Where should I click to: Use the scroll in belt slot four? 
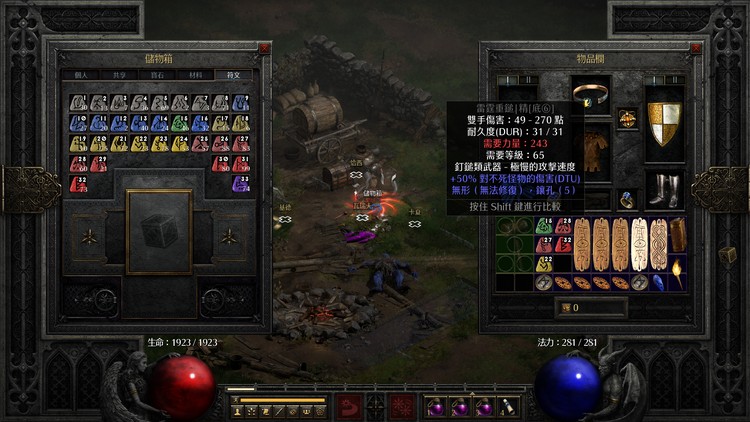[508, 407]
